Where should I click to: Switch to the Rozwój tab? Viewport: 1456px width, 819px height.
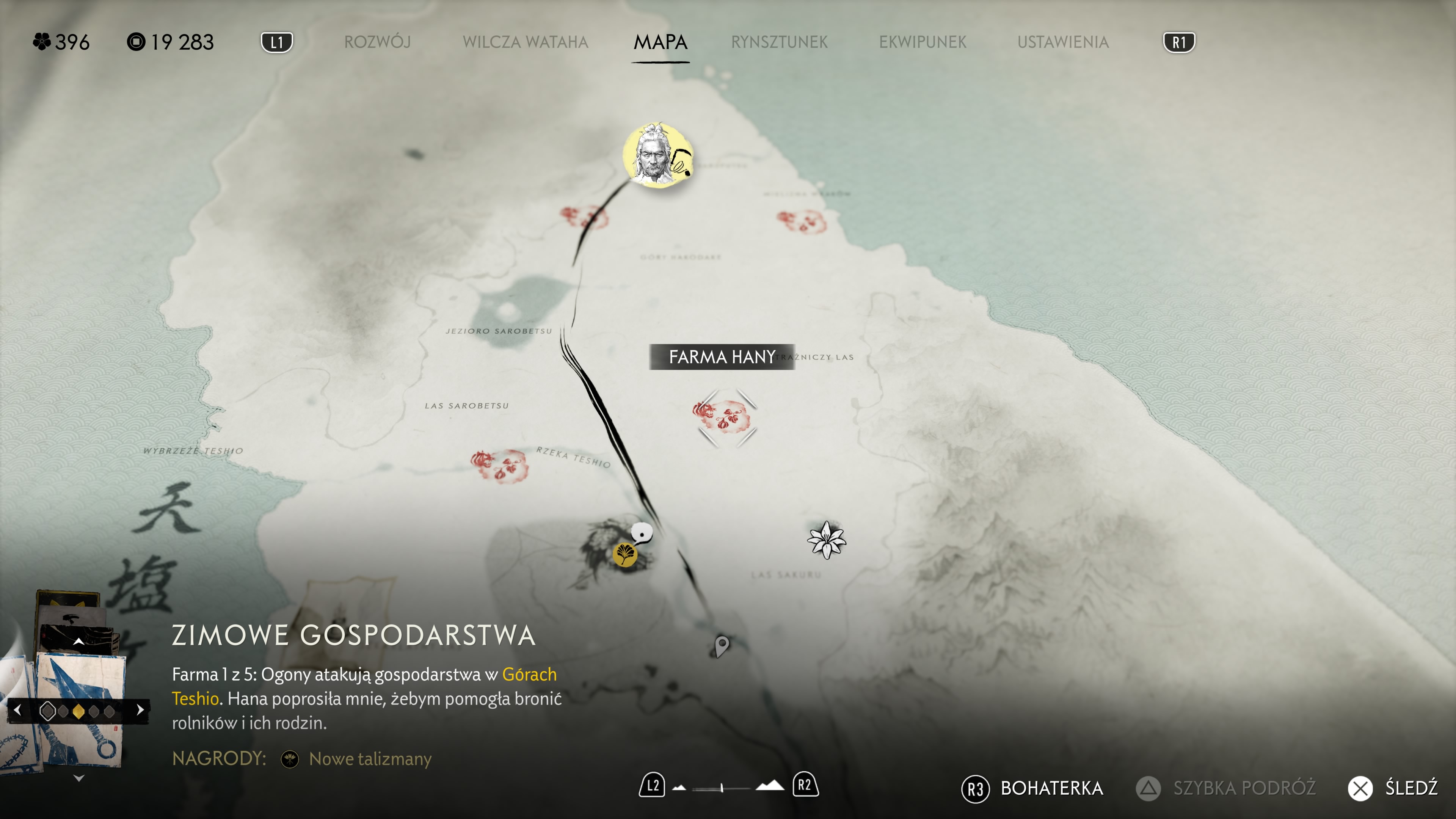(377, 42)
